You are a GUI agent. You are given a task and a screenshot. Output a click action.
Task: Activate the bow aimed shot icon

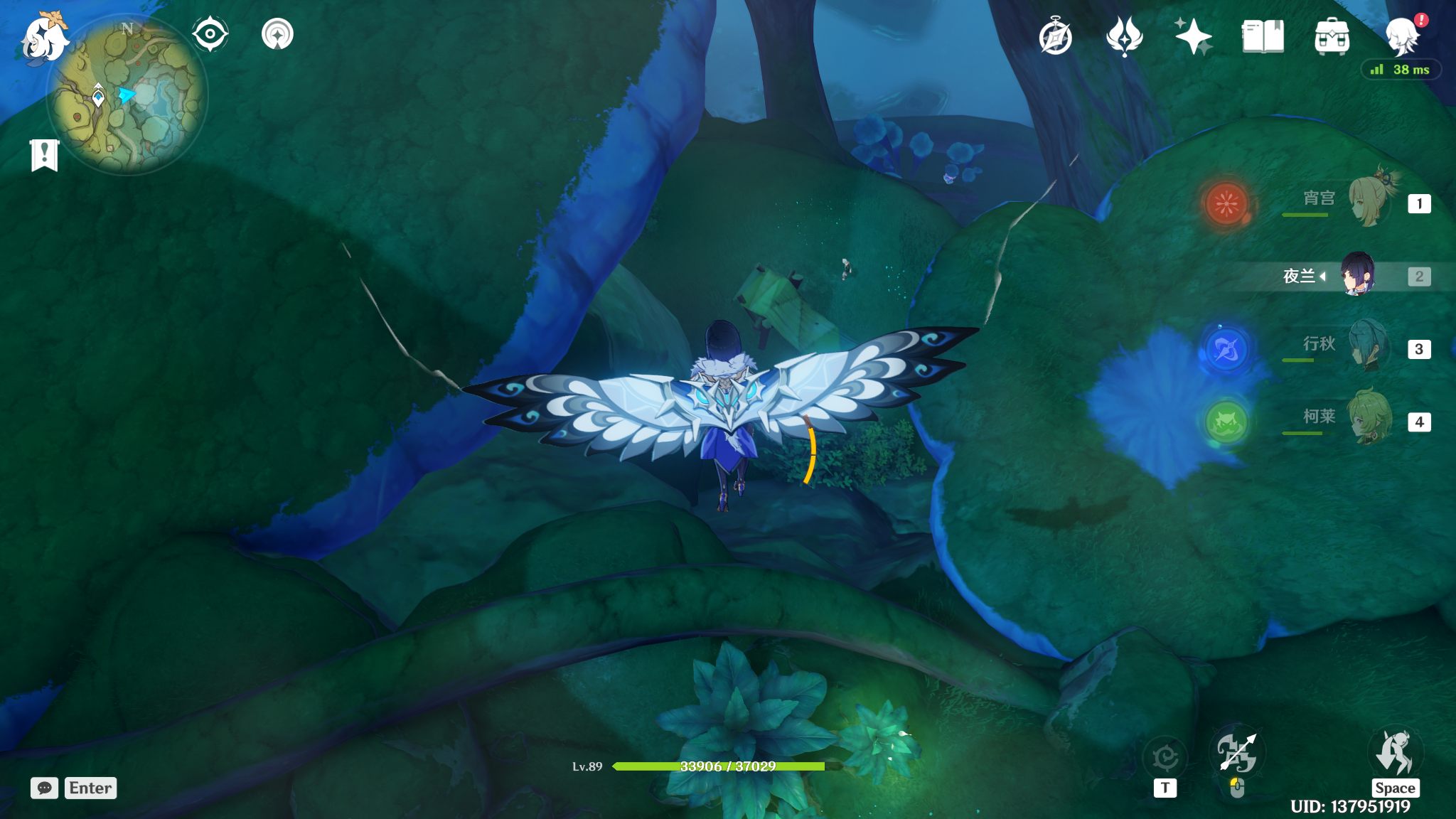coord(1237,754)
